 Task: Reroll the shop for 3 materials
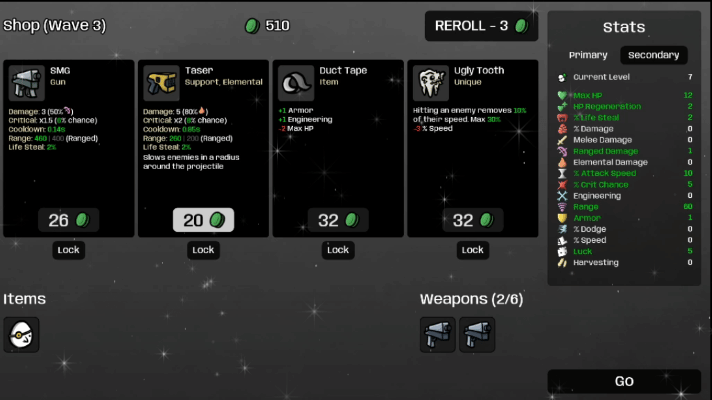click(x=481, y=26)
